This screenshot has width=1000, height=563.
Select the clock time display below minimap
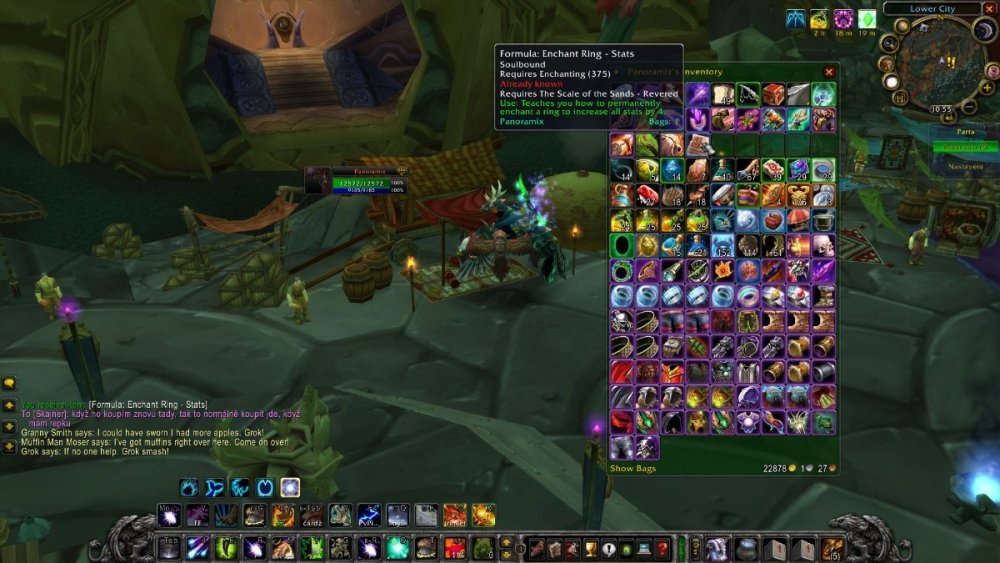(x=940, y=108)
